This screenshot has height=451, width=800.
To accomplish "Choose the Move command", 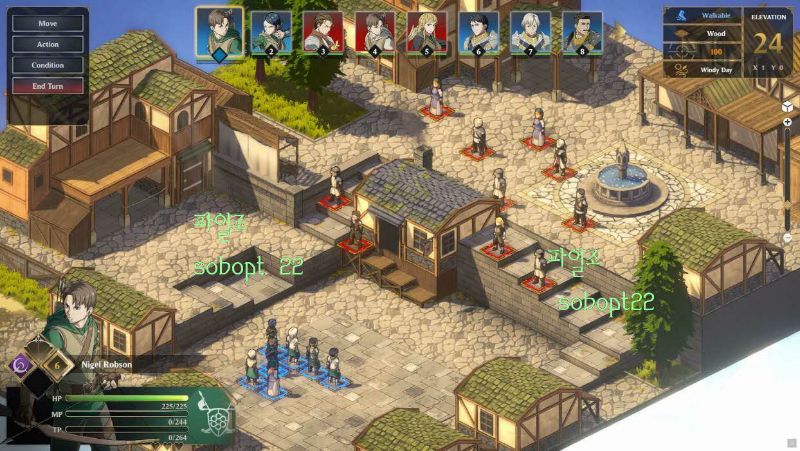I will 47,23.
